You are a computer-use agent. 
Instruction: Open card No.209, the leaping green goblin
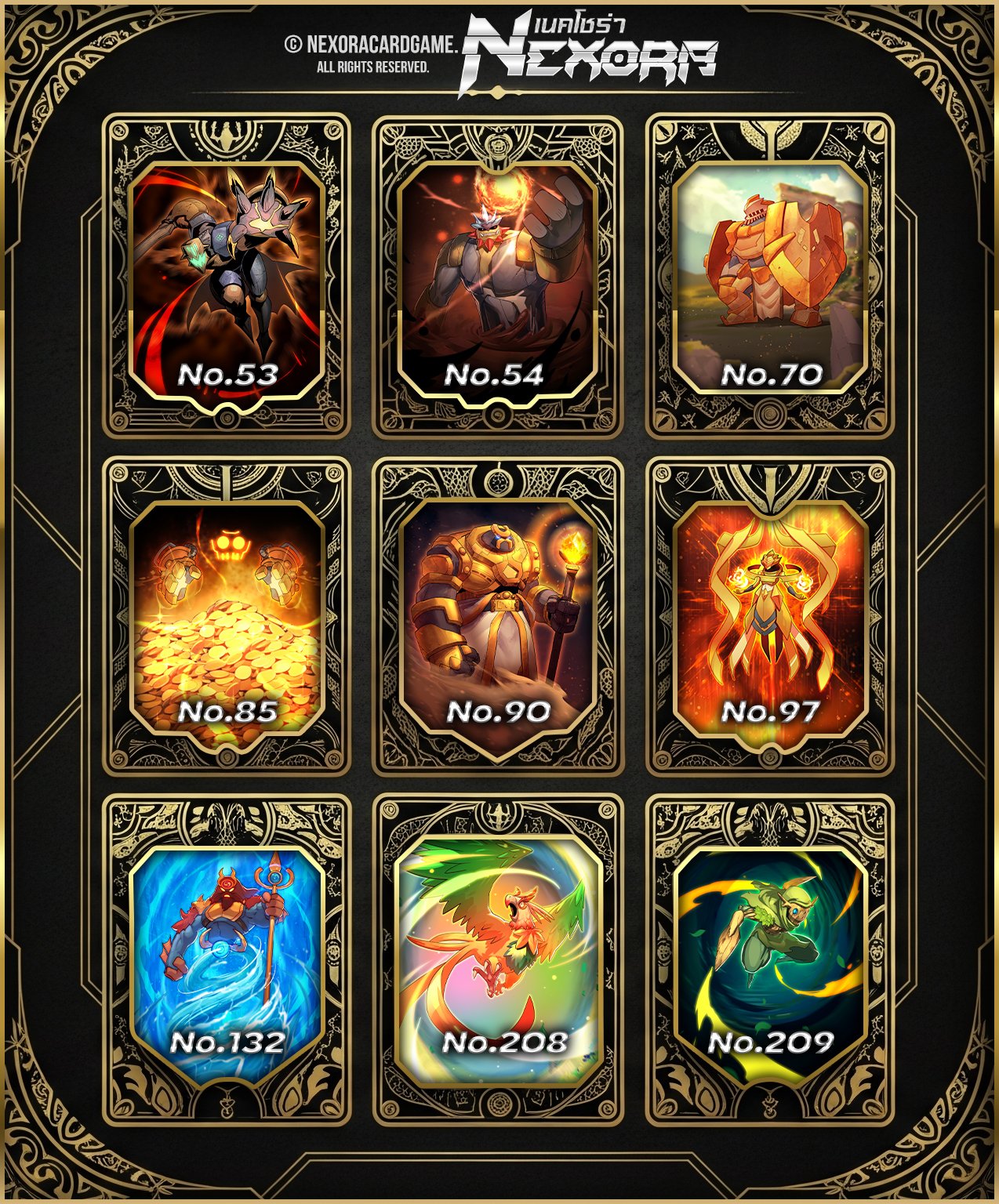[770, 956]
